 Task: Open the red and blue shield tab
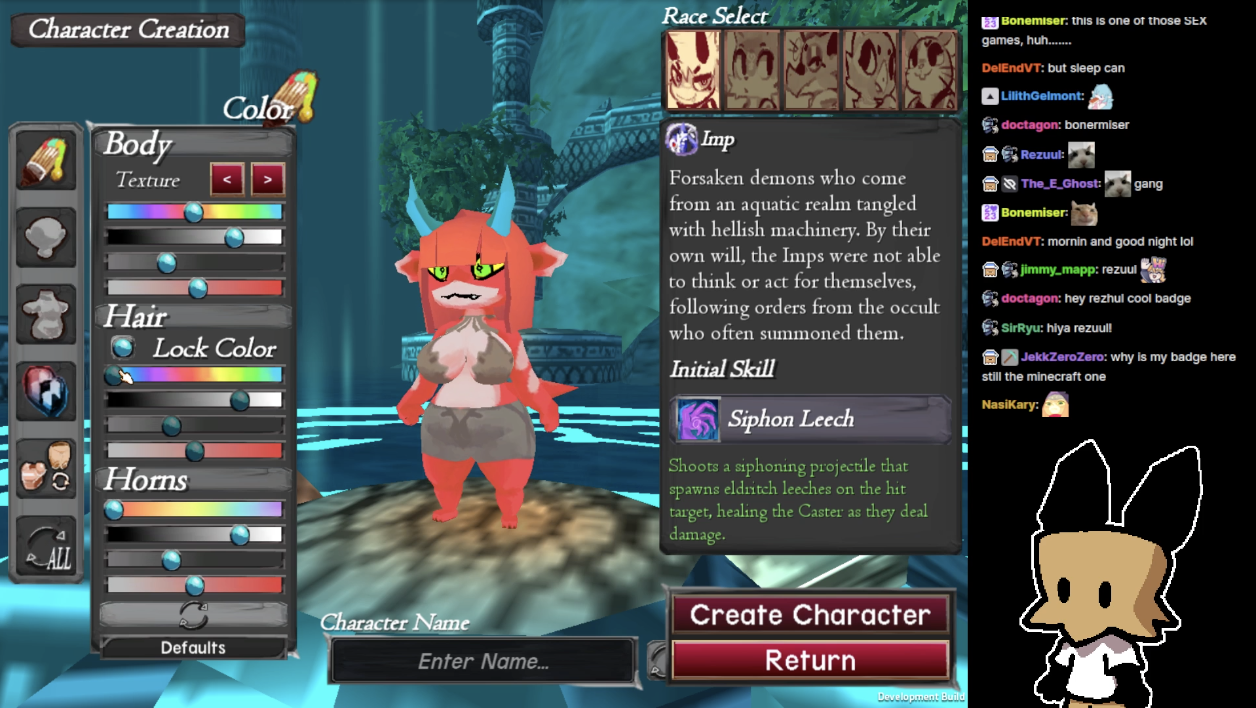point(46,390)
